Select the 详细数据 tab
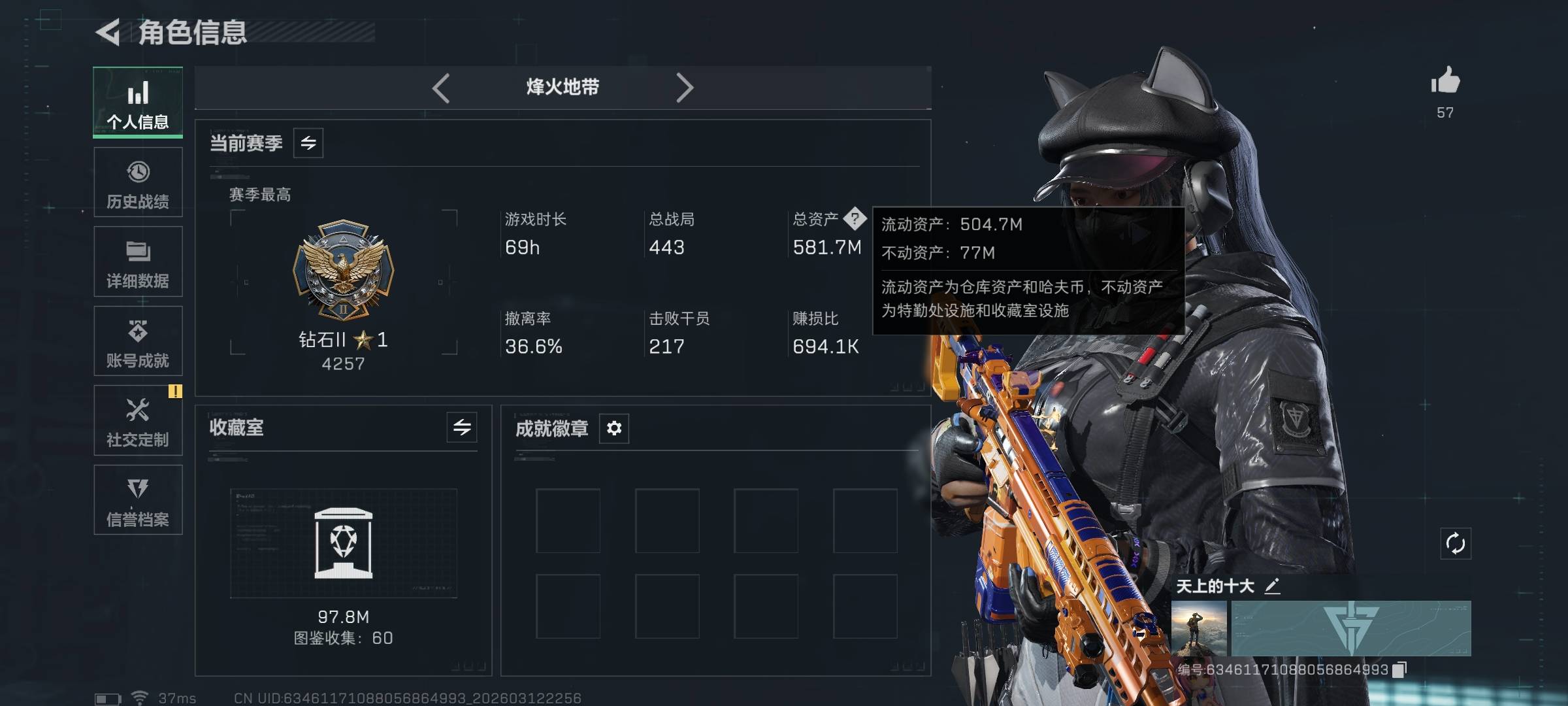Screen dimensions: 1568x706 tap(138, 262)
